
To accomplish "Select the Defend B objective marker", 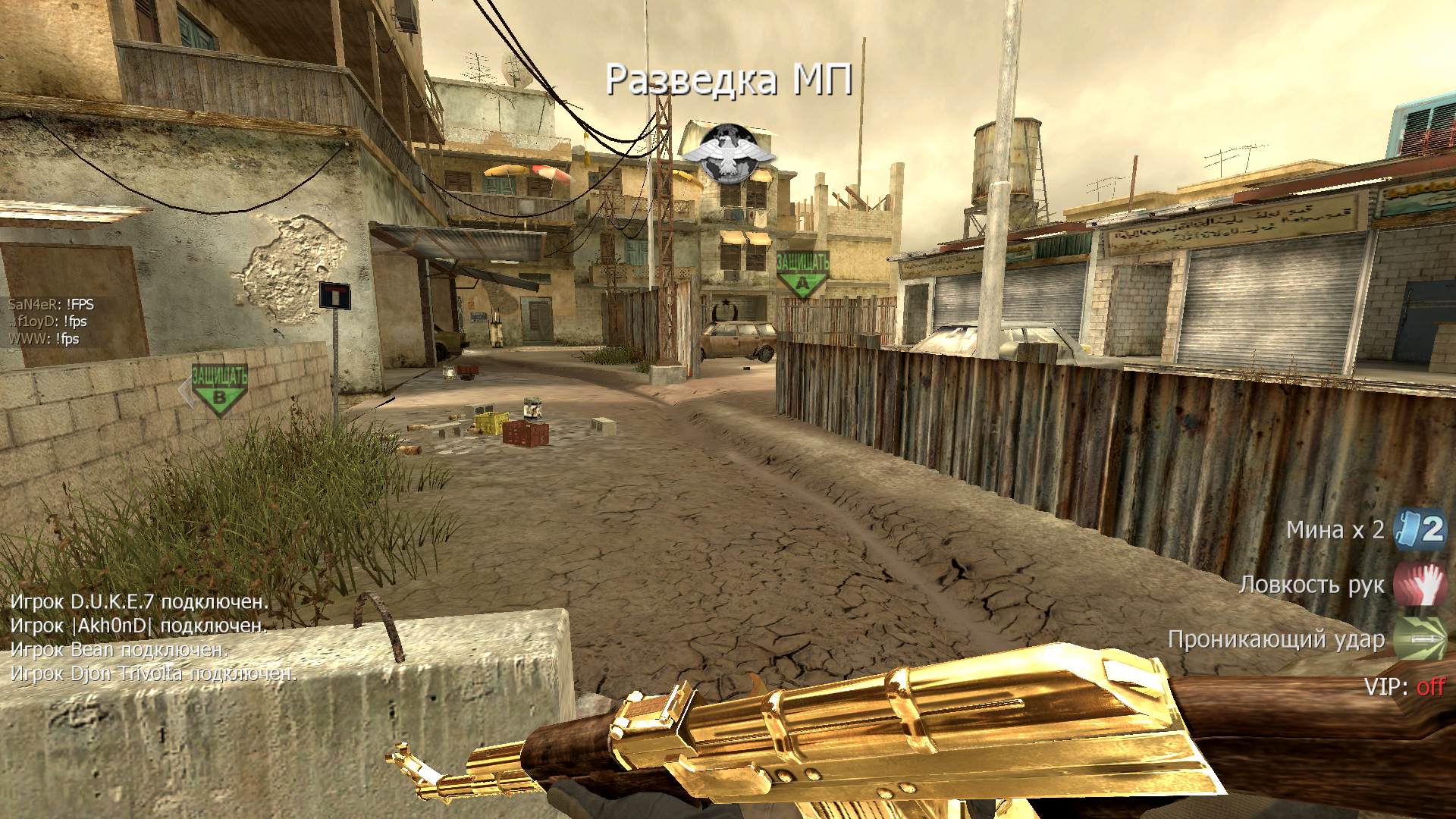I will click(x=219, y=390).
